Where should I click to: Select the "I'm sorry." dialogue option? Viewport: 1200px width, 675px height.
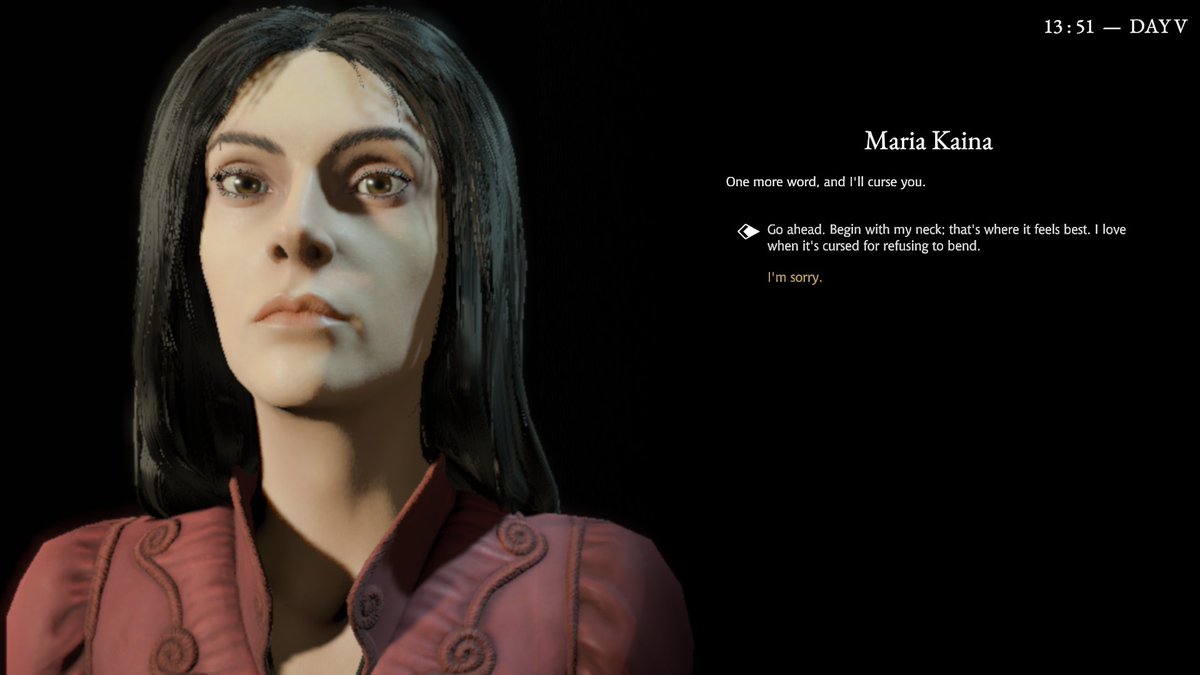coord(794,278)
